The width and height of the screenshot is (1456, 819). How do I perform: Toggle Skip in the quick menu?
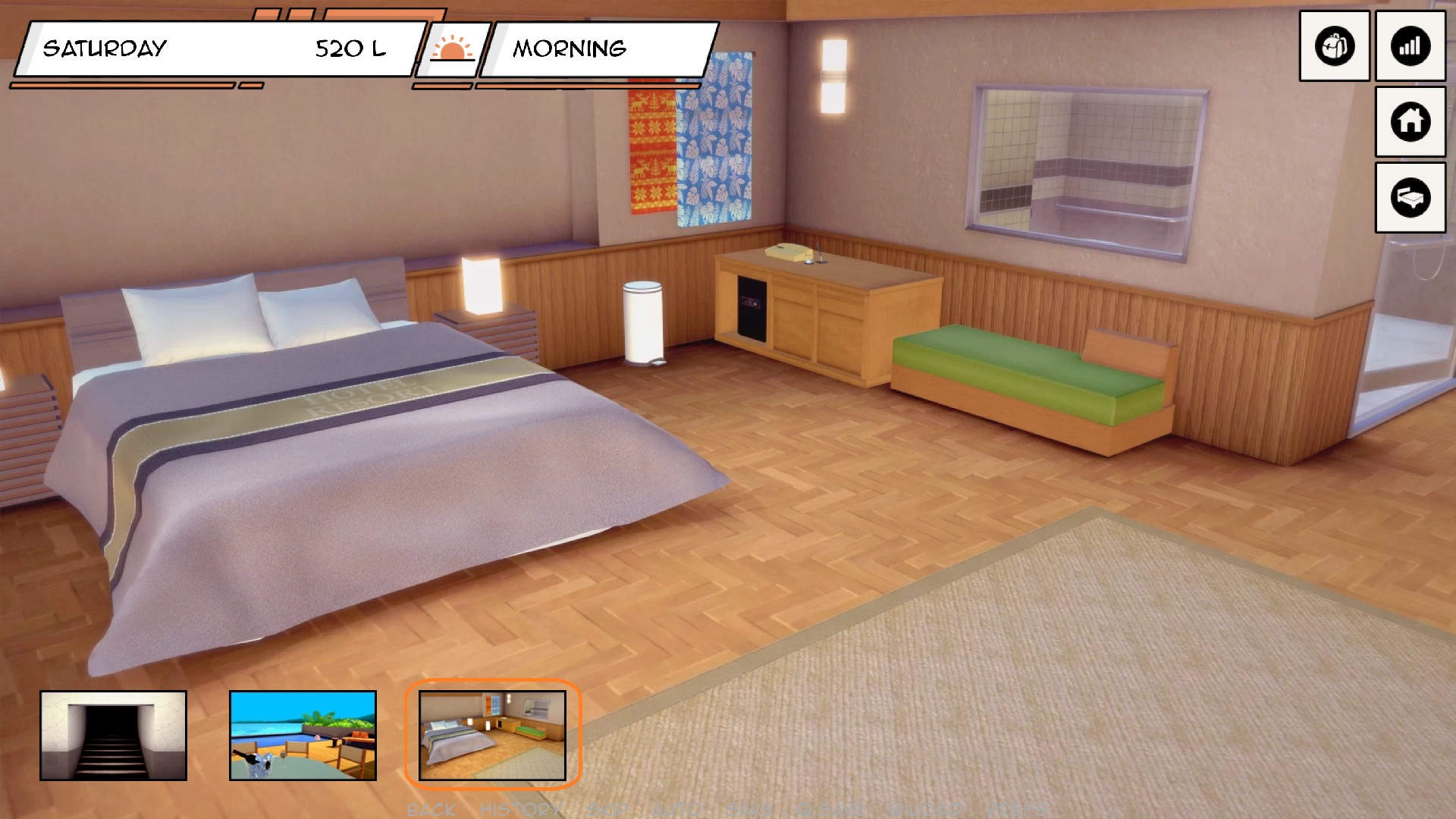point(607,810)
